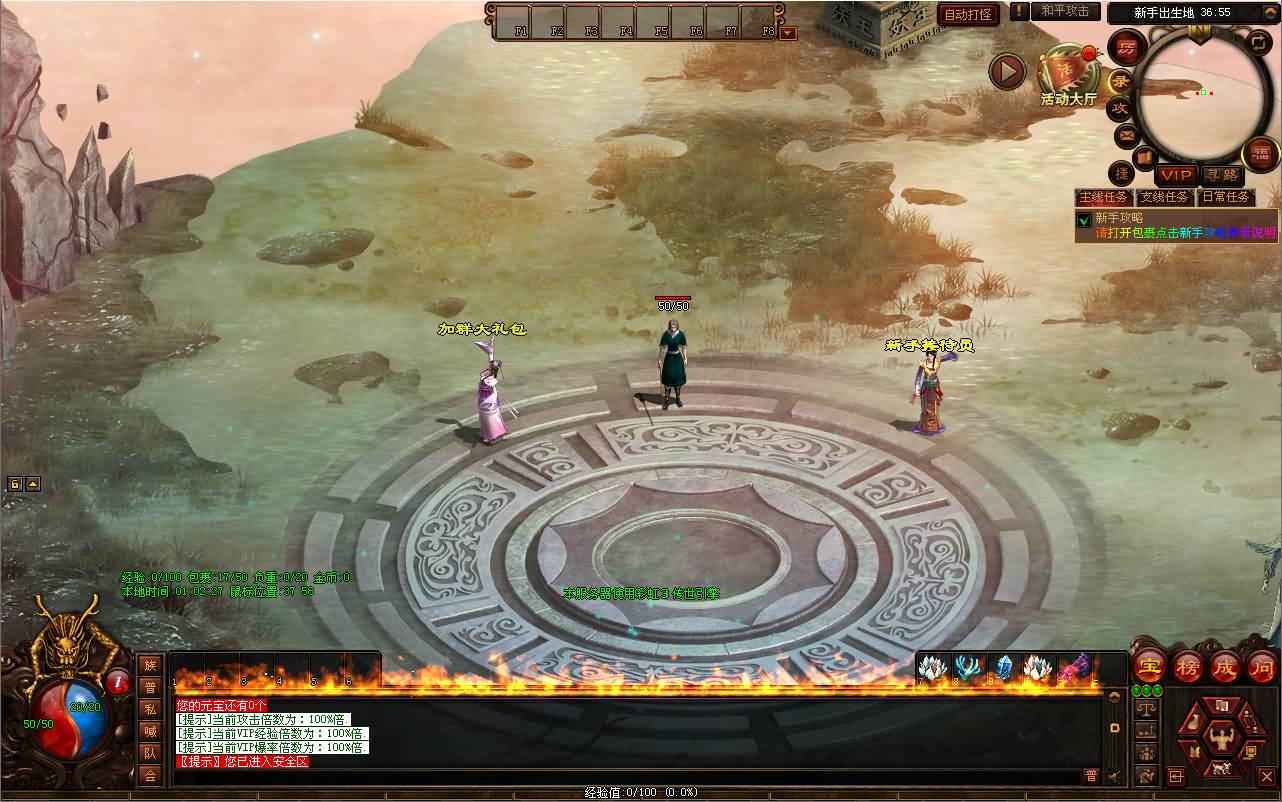This screenshot has width=1282, height=802.
Task: Collapse the minimap with its top arrow
Action: [x=1269, y=11]
